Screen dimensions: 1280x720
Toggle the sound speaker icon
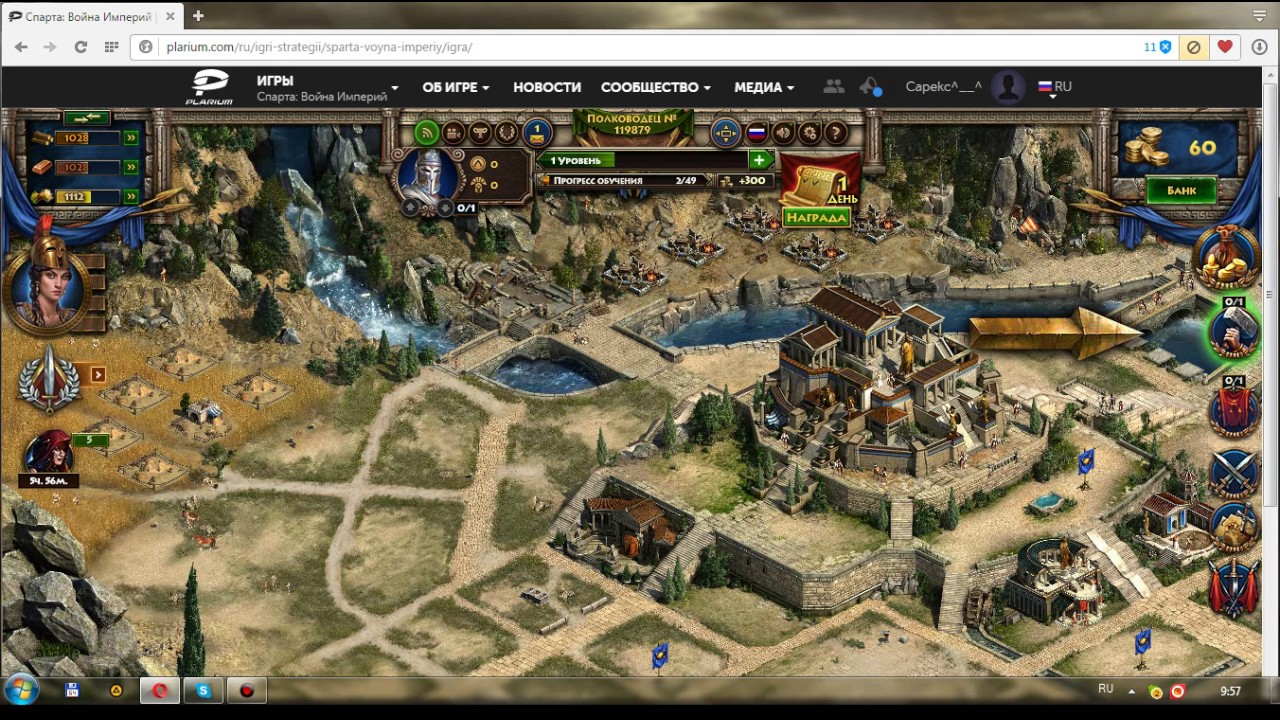tap(783, 133)
